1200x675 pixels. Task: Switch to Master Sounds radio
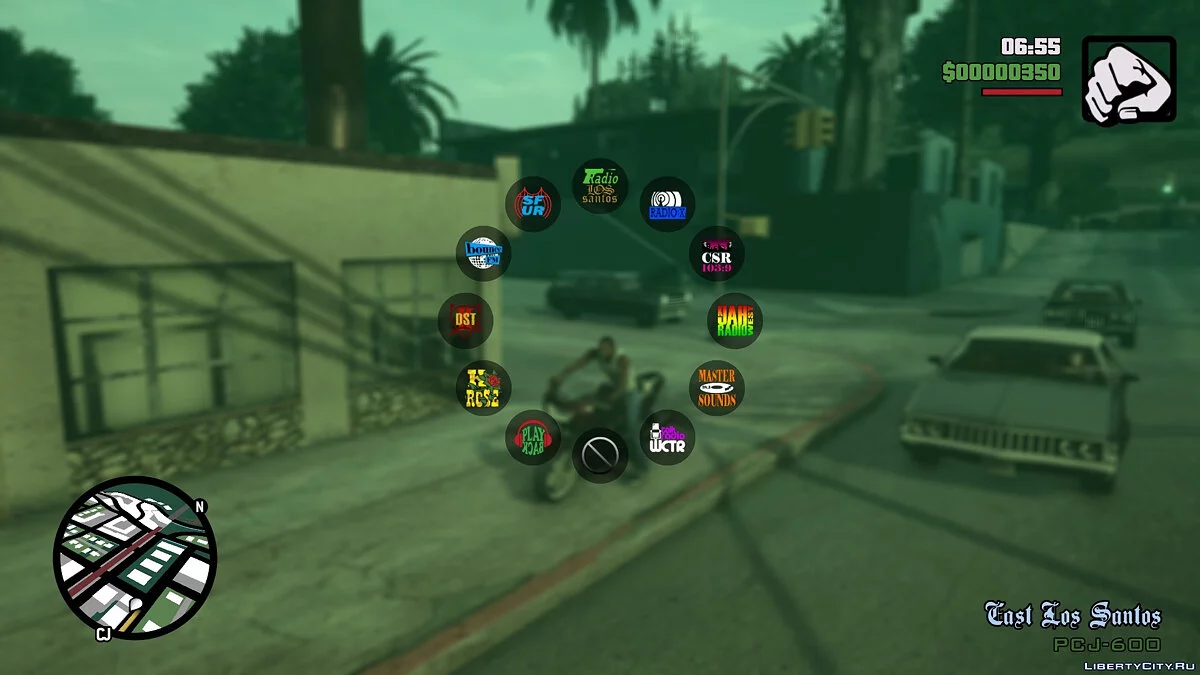coord(717,388)
